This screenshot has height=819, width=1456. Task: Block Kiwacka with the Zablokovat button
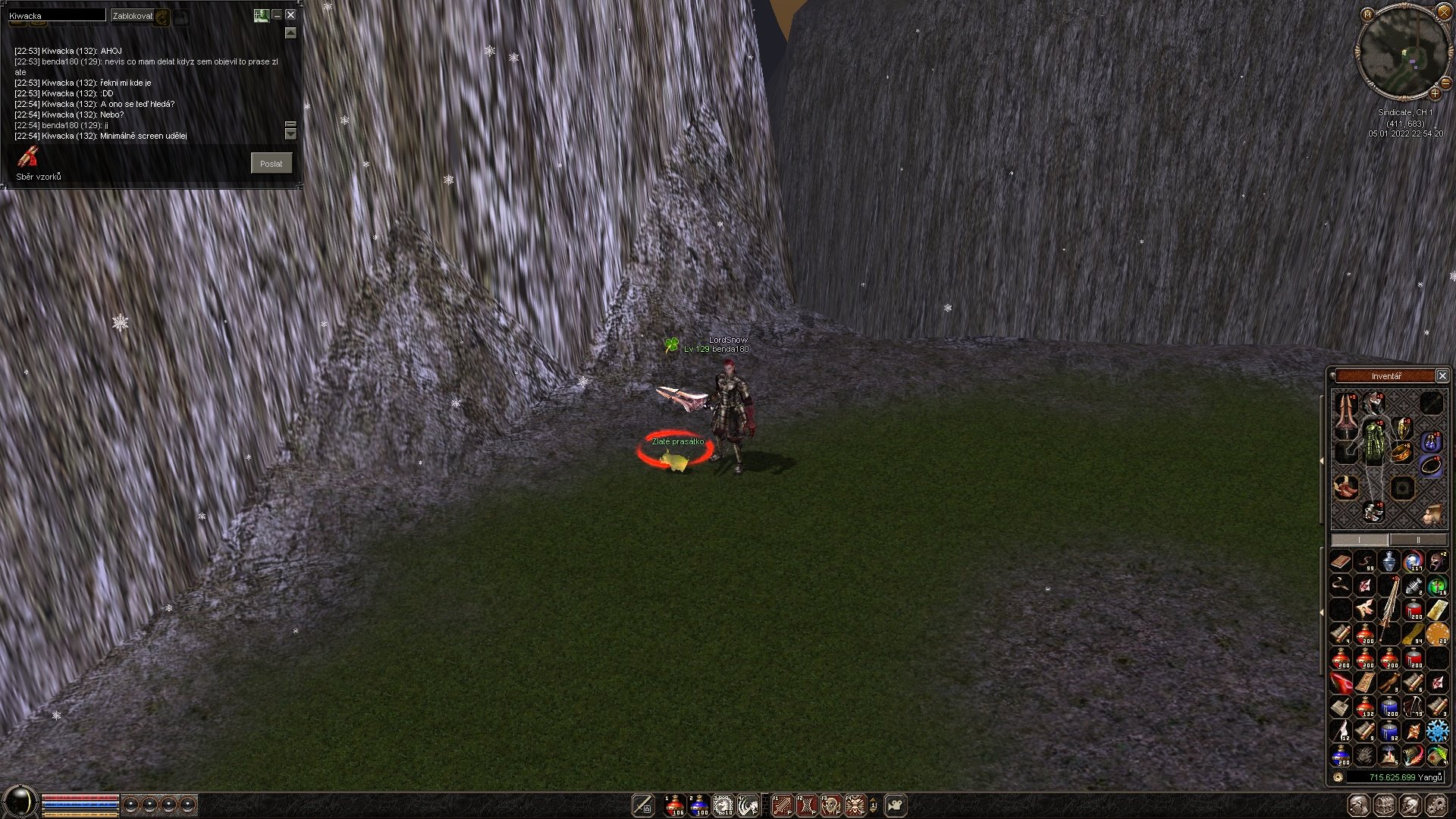[x=132, y=15]
